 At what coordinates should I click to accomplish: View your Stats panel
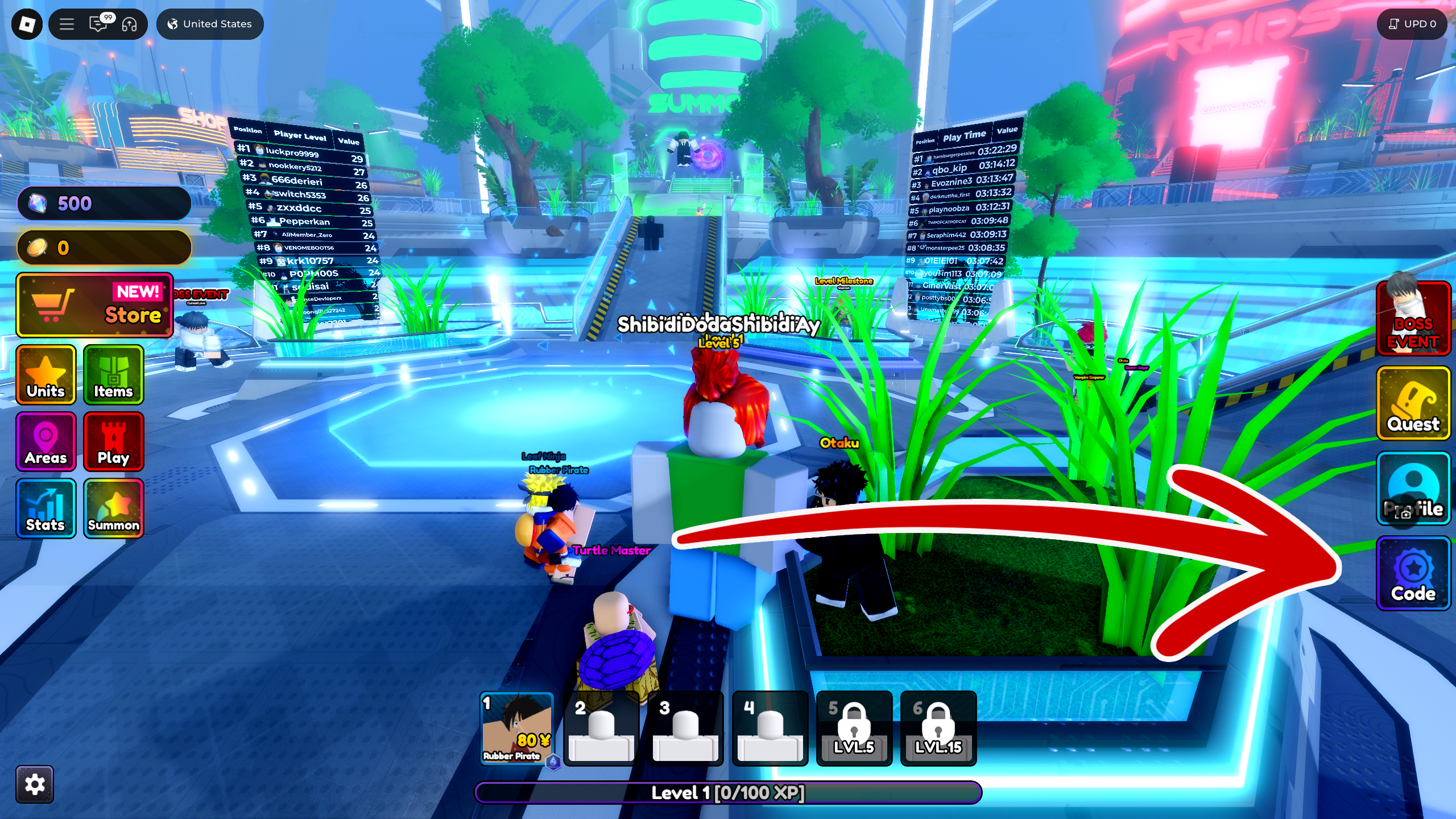point(45,508)
